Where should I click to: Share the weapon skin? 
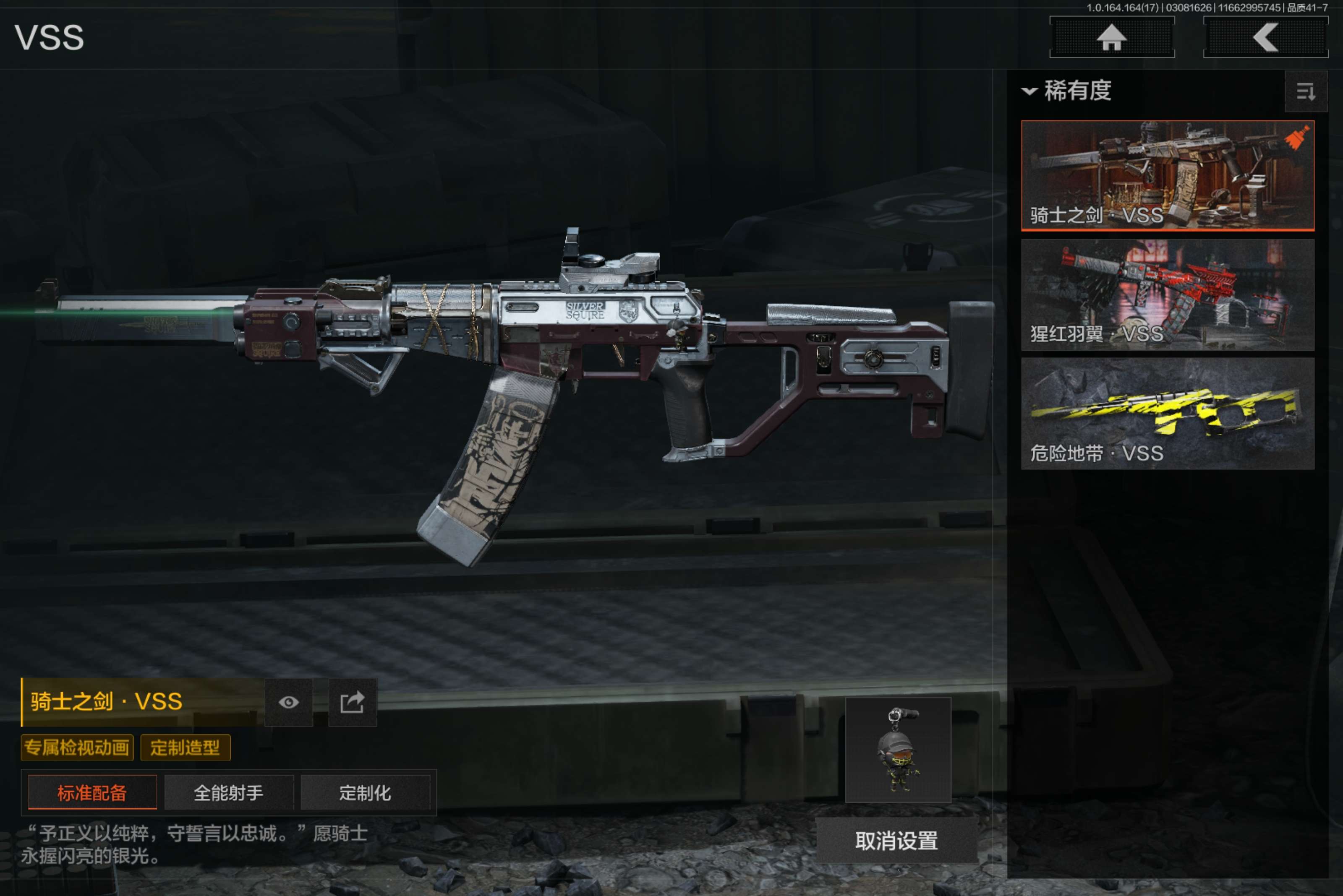(x=352, y=702)
